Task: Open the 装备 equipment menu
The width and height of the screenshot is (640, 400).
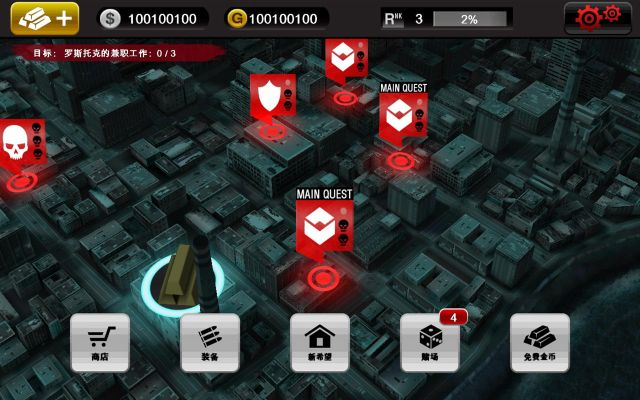Action: [x=209, y=342]
